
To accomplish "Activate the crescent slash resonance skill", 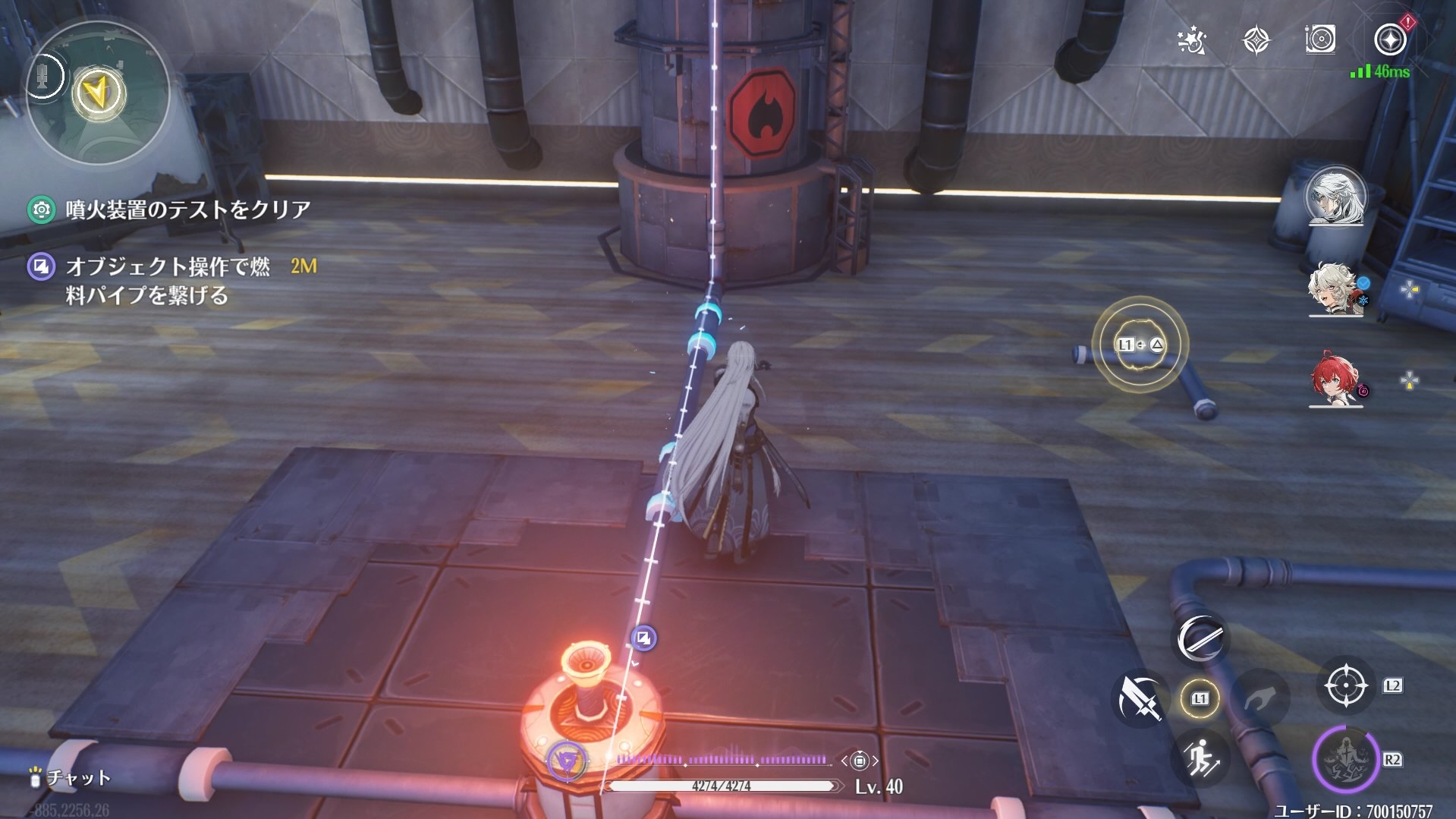I will coord(1200,639).
